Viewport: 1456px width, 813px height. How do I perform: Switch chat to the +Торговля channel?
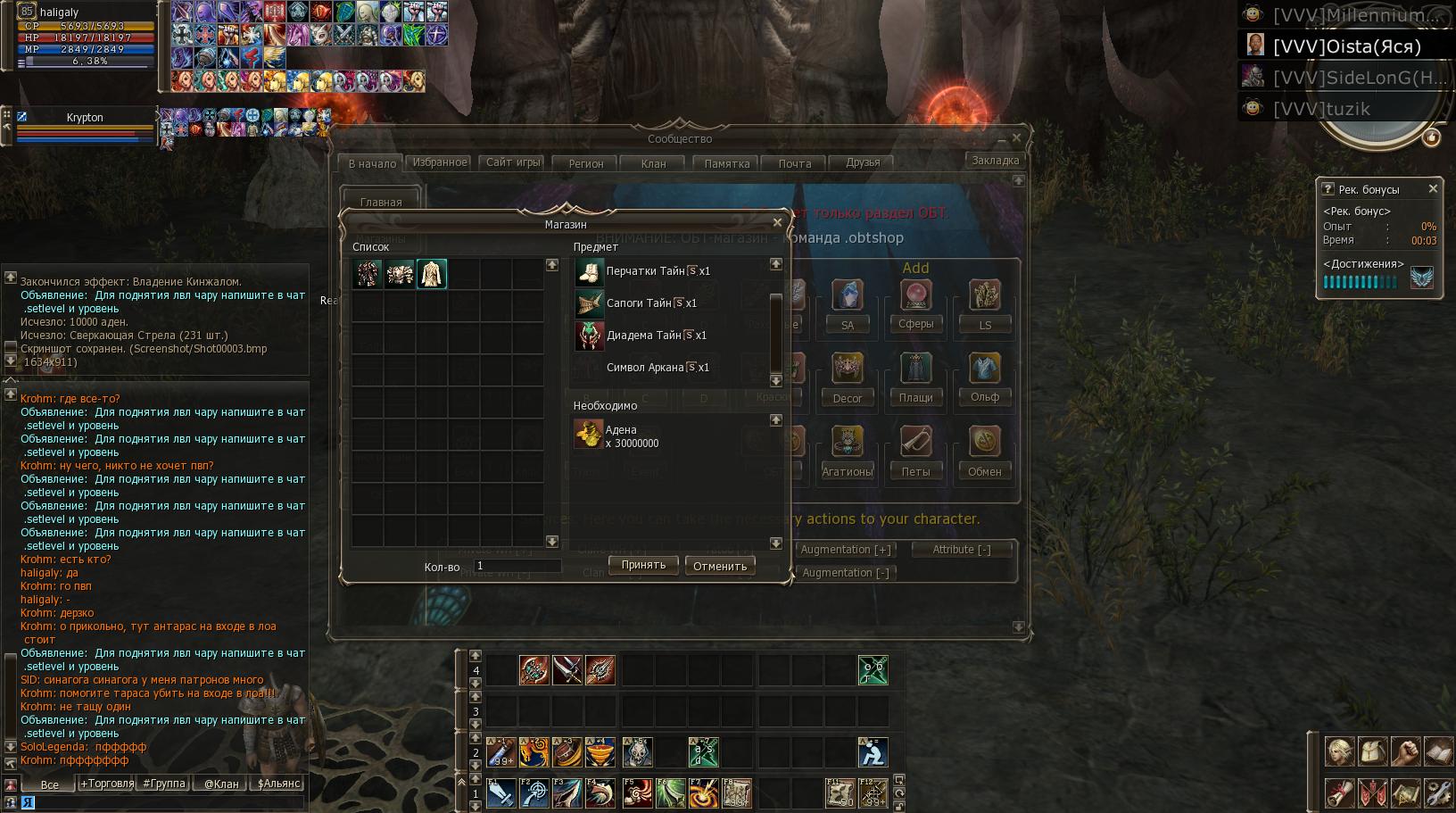107,784
